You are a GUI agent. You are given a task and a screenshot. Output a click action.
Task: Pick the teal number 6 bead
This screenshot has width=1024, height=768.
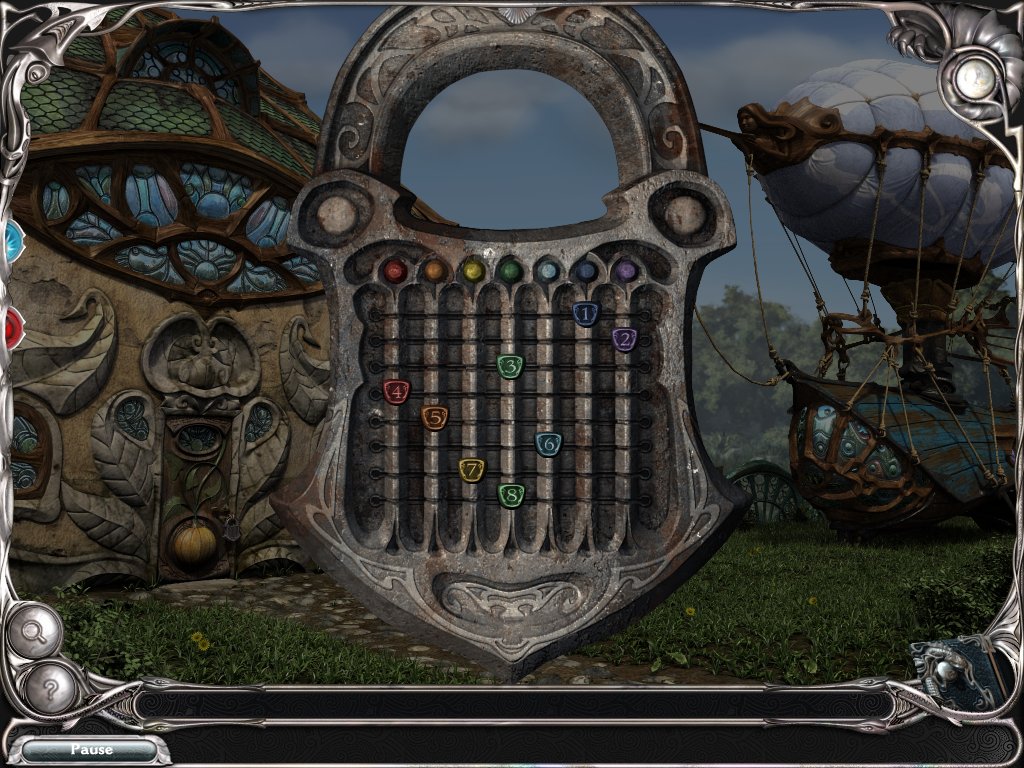click(548, 444)
